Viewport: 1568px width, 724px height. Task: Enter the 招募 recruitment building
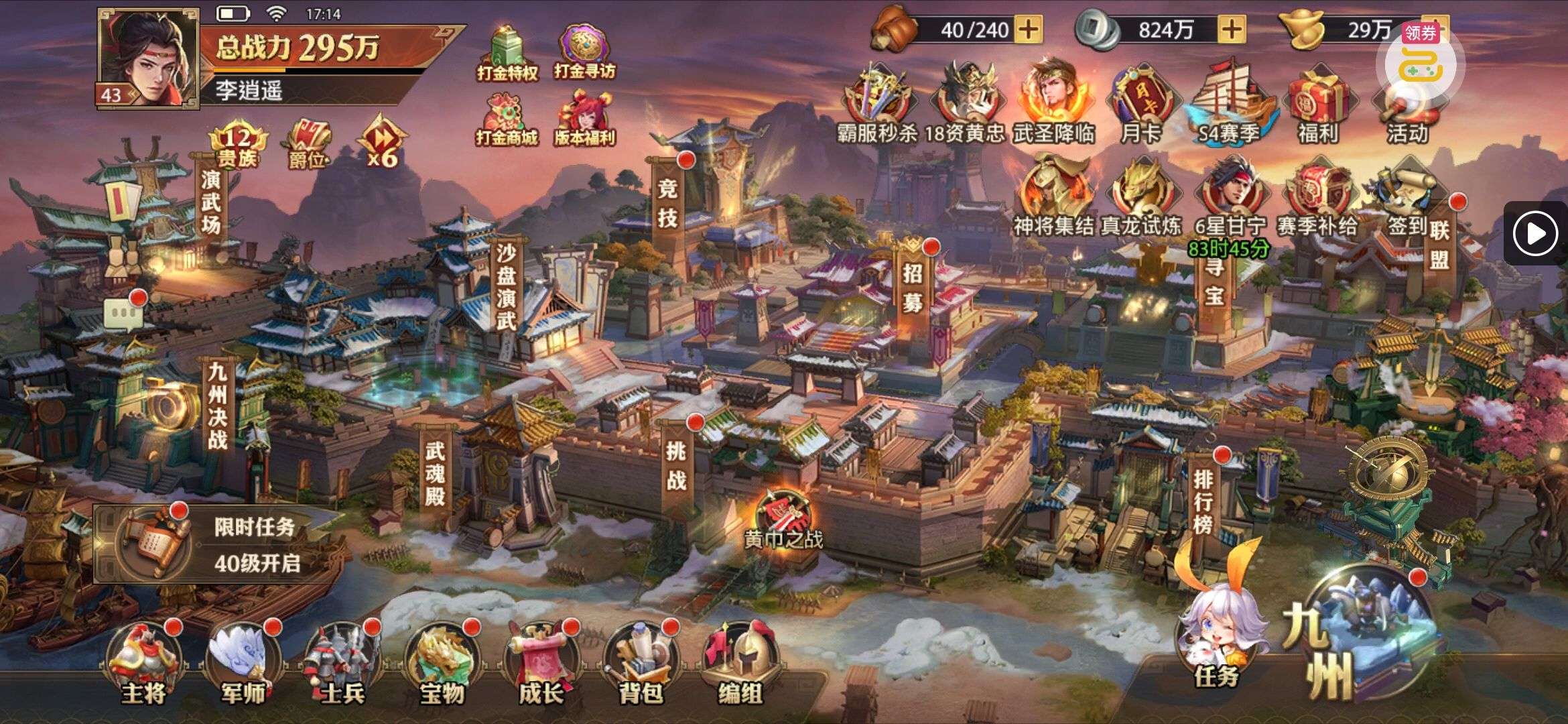tap(913, 287)
